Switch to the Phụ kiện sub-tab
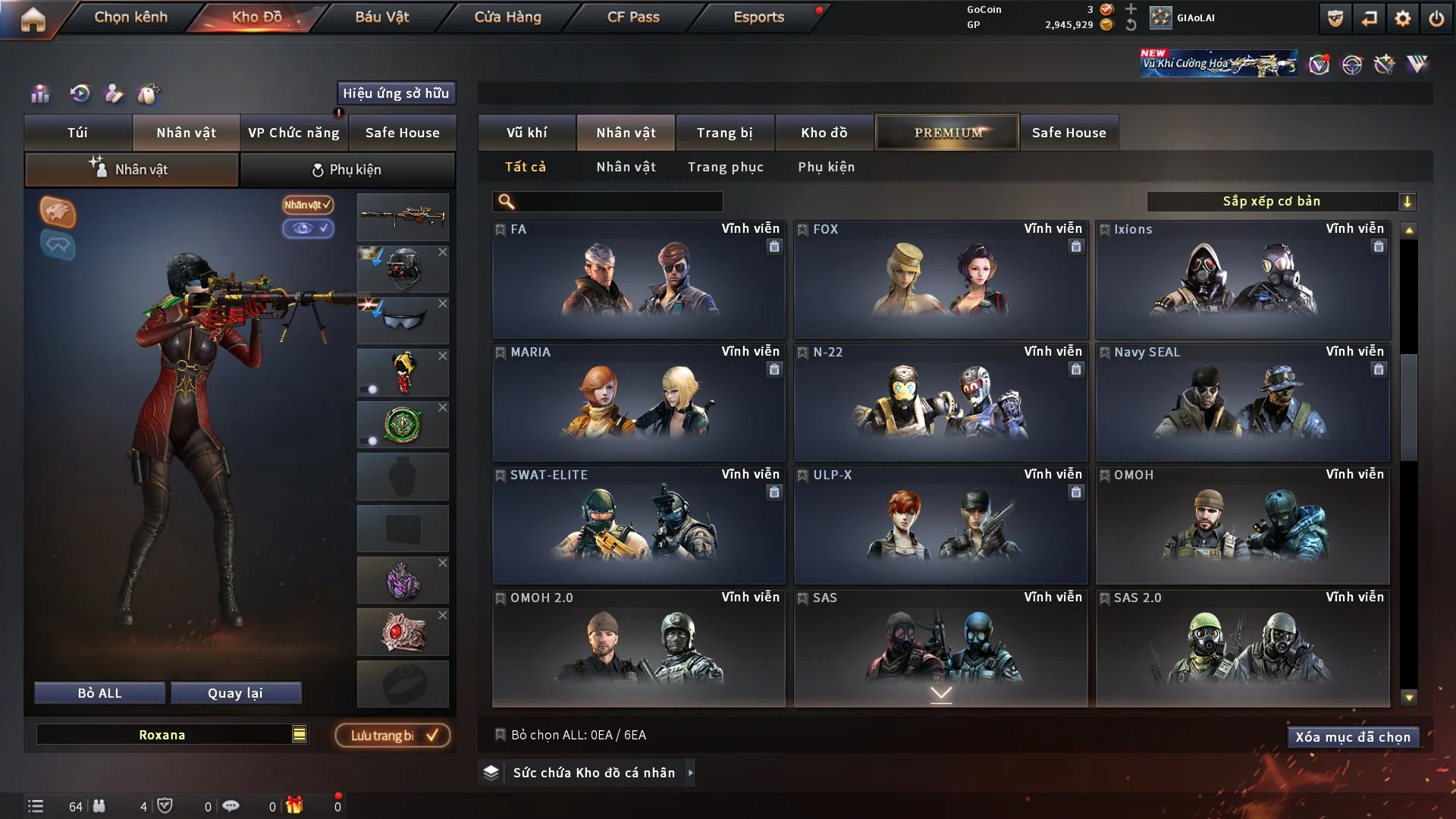The width and height of the screenshot is (1456, 819). (347, 170)
